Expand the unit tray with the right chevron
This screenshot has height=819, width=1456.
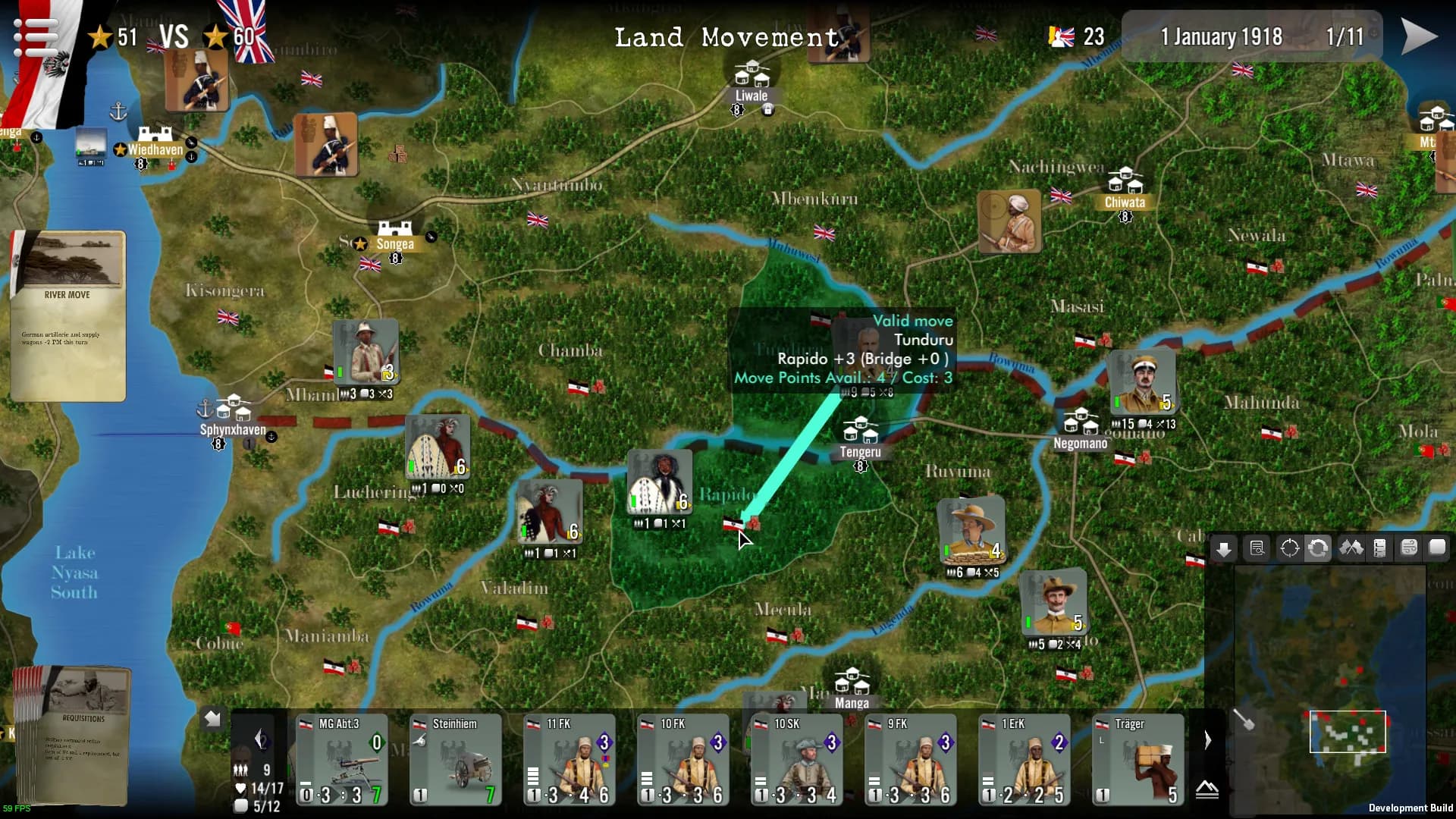(1207, 739)
